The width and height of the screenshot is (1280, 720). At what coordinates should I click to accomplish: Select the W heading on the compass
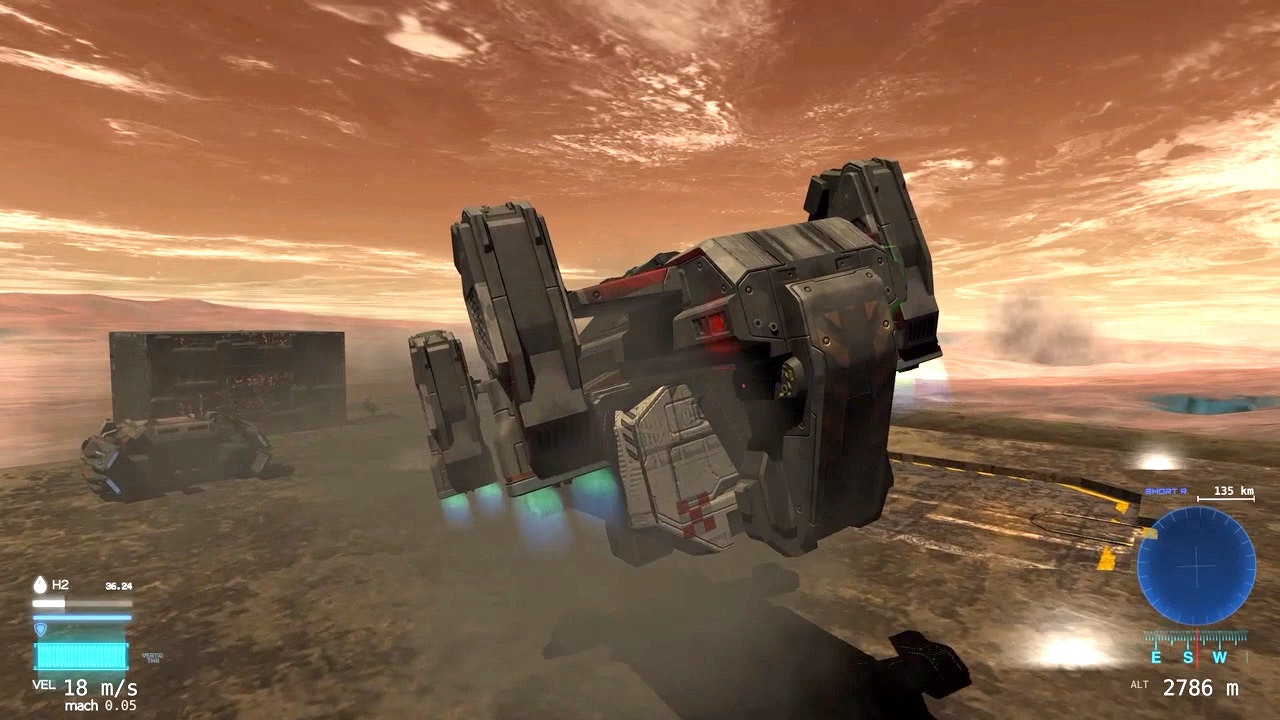point(1218,658)
